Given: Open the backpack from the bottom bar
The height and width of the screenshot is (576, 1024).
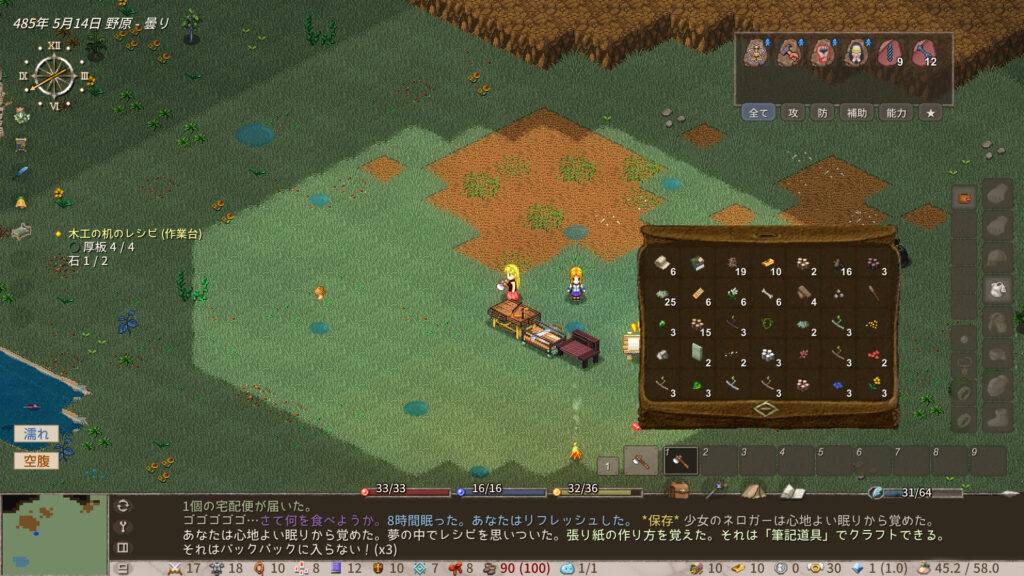Looking at the screenshot, I should [678, 491].
